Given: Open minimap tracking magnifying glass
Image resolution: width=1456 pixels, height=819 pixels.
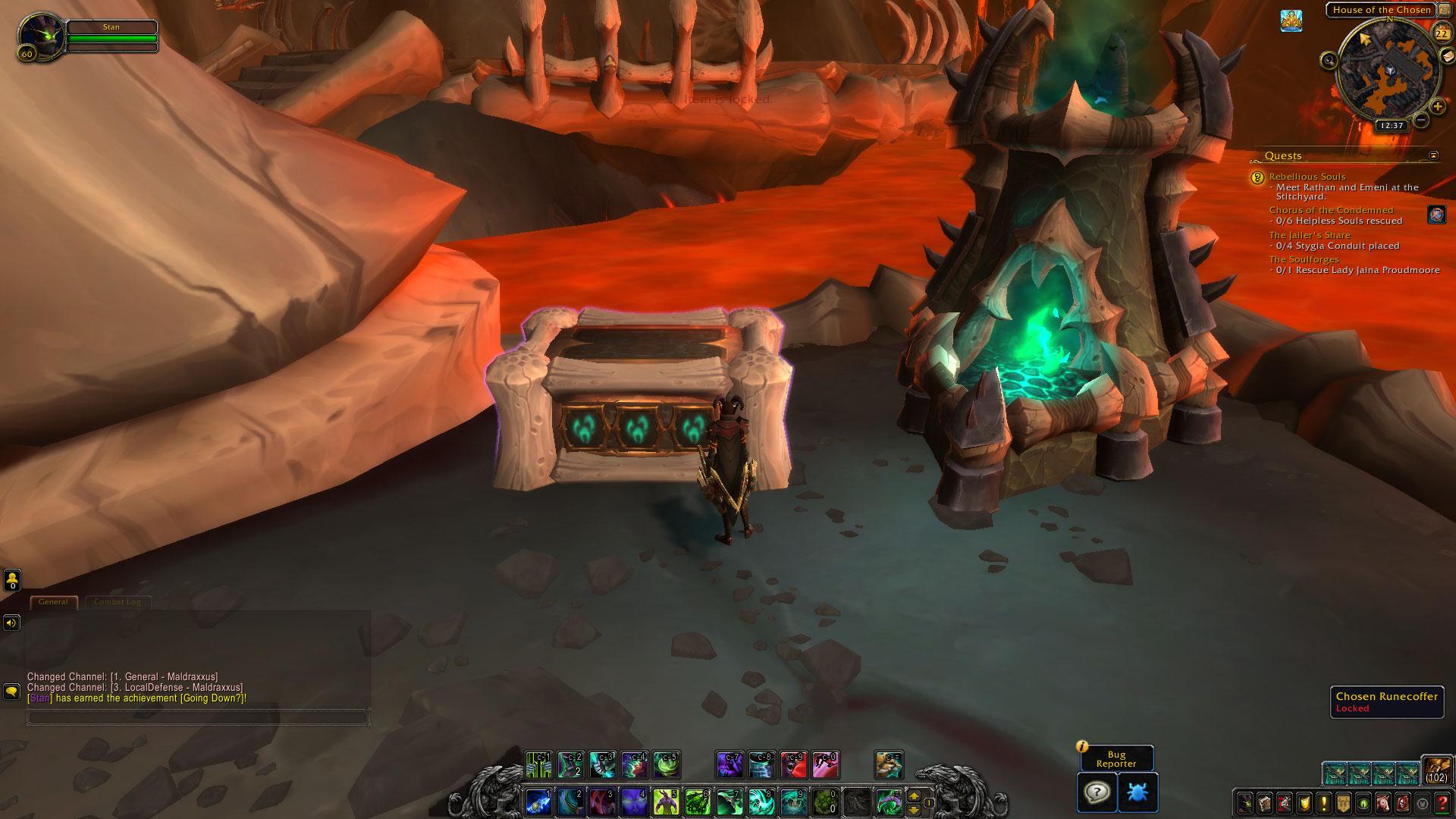Looking at the screenshot, I should click(1329, 59).
